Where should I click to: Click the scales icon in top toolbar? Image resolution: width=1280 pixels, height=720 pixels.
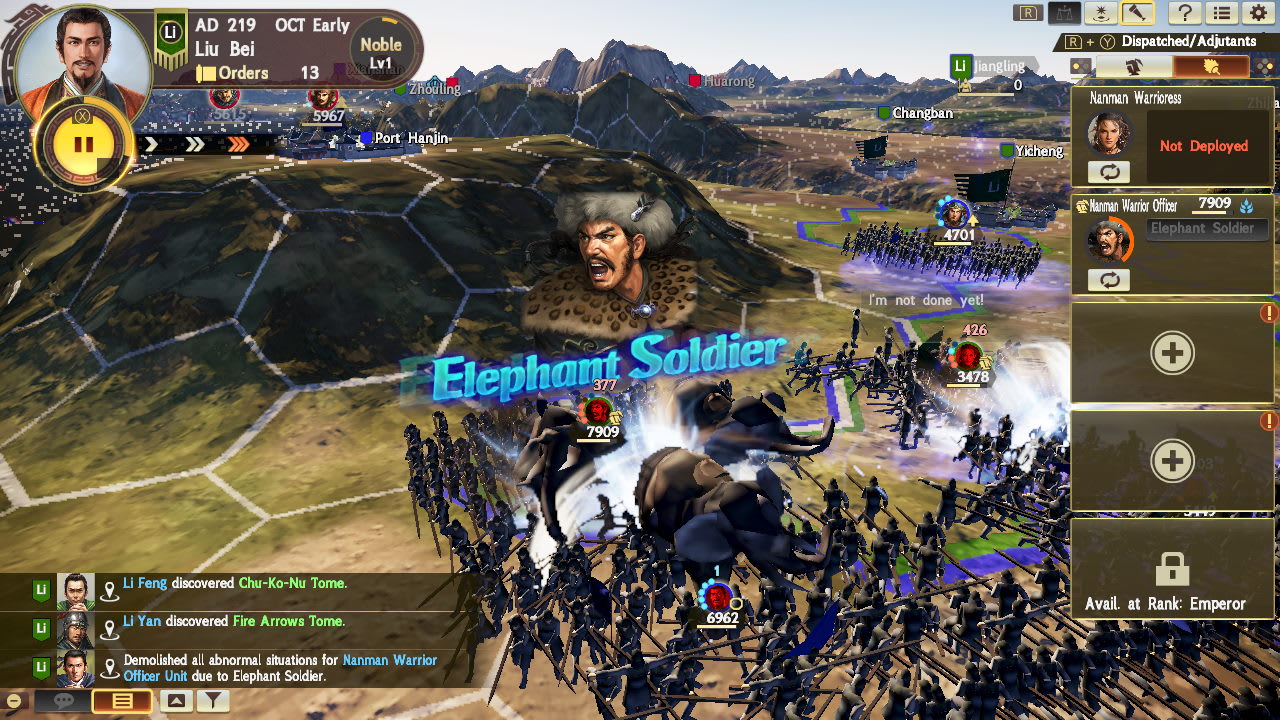1064,13
